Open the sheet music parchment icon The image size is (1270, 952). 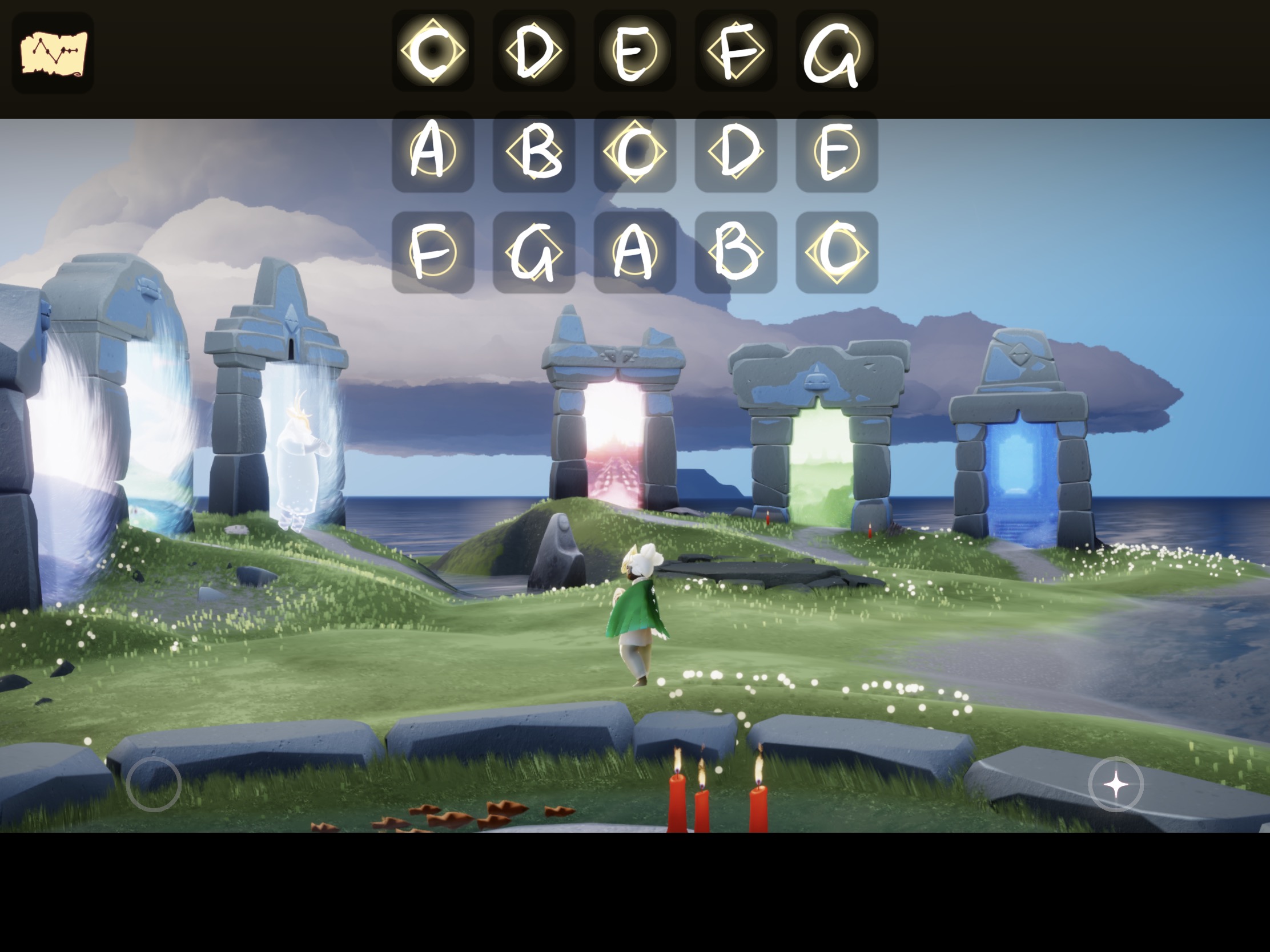click(x=53, y=54)
